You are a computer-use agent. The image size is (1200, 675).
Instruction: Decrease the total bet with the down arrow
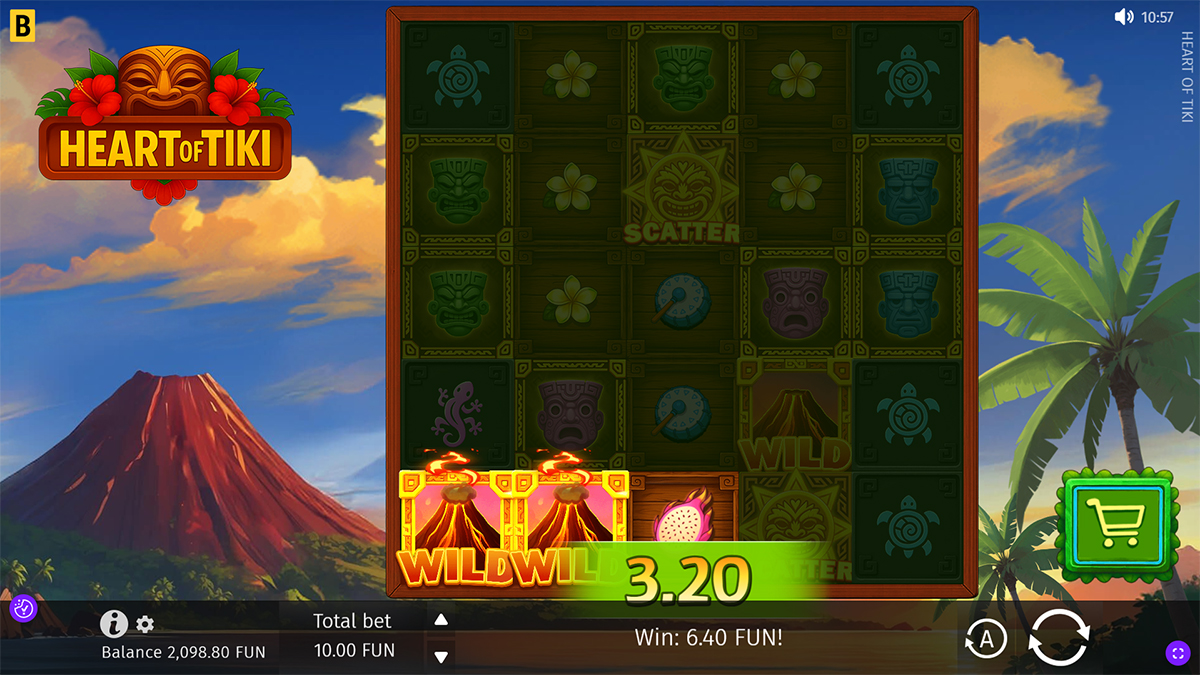tap(441, 656)
